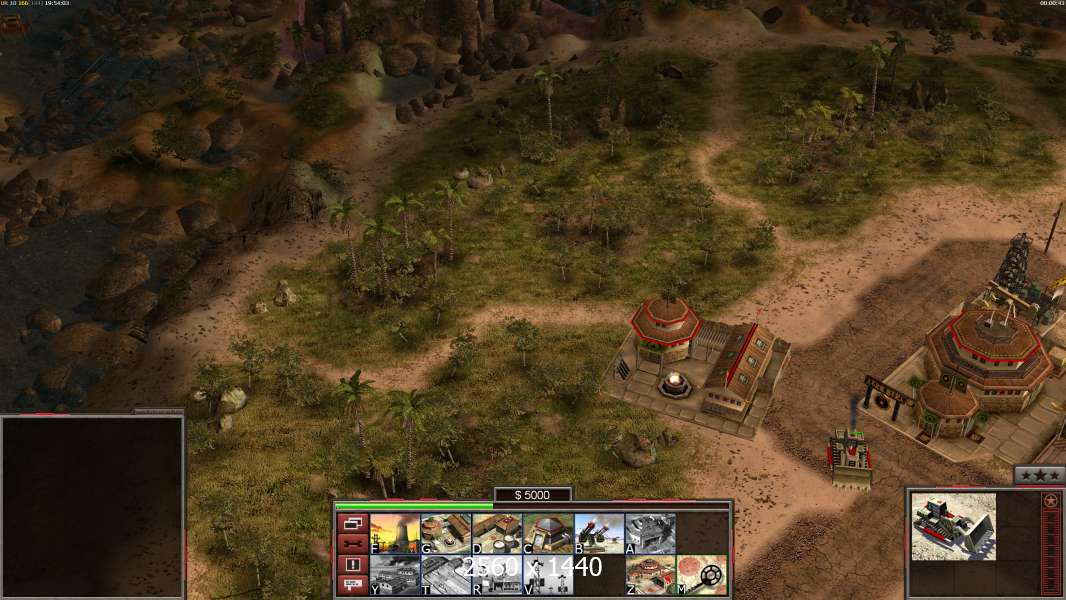Build the Command Center labeled Z
The width and height of the screenshot is (1066, 600).
click(650, 574)
